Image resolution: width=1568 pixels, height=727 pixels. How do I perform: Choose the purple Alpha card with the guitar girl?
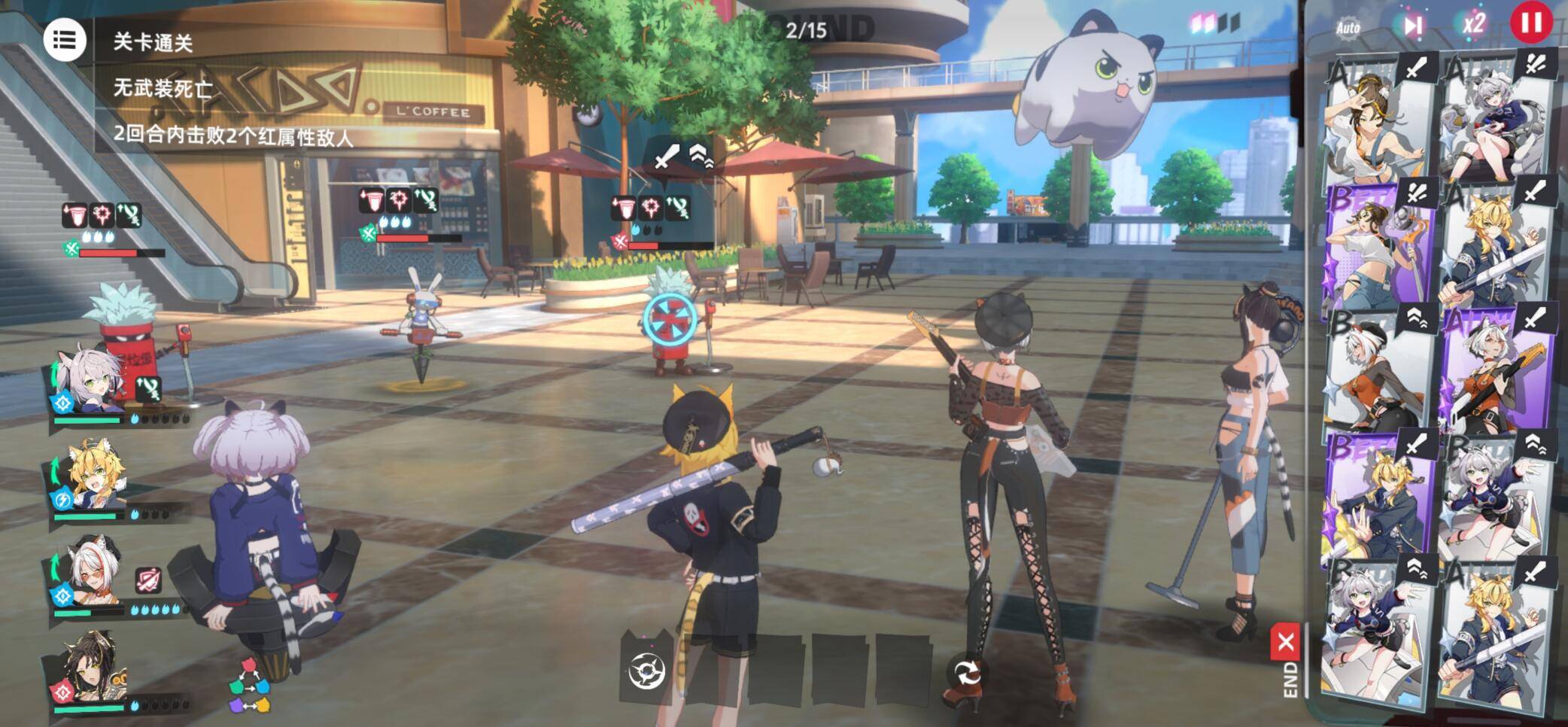pyautogui.click(x=1496, y=370)
